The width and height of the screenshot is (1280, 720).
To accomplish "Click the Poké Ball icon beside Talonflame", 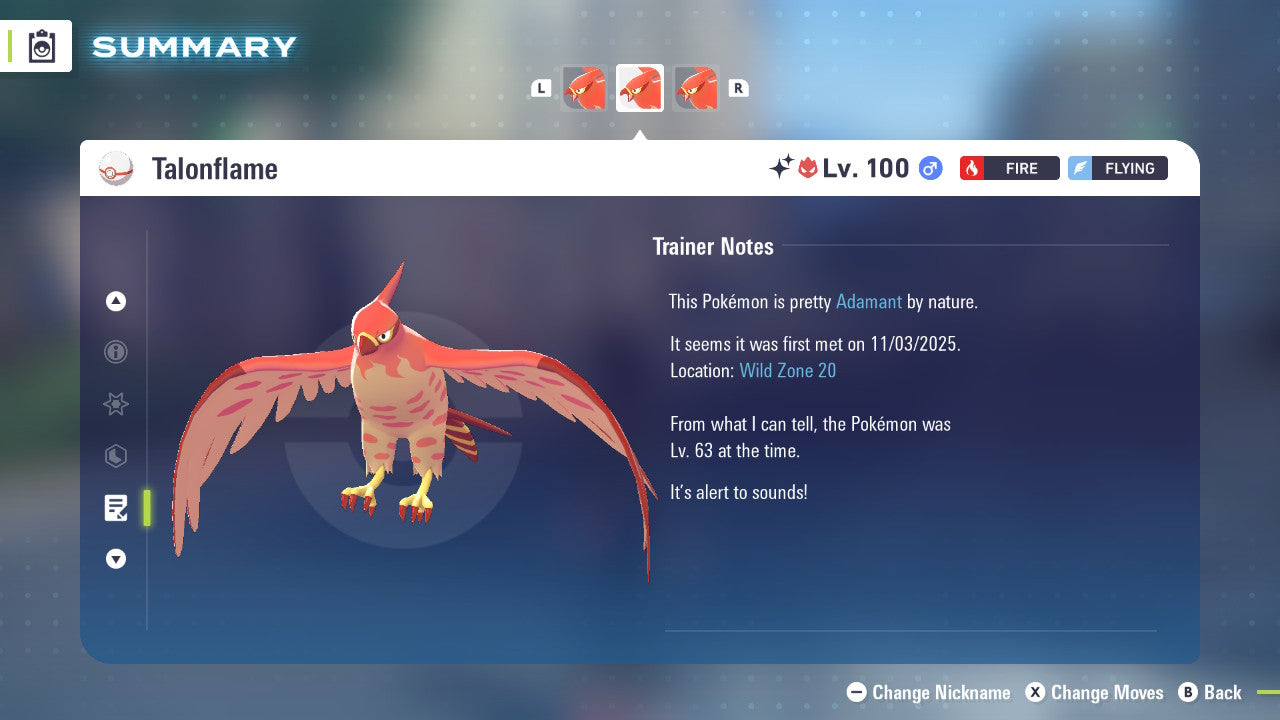I will [x=117, y=168].
